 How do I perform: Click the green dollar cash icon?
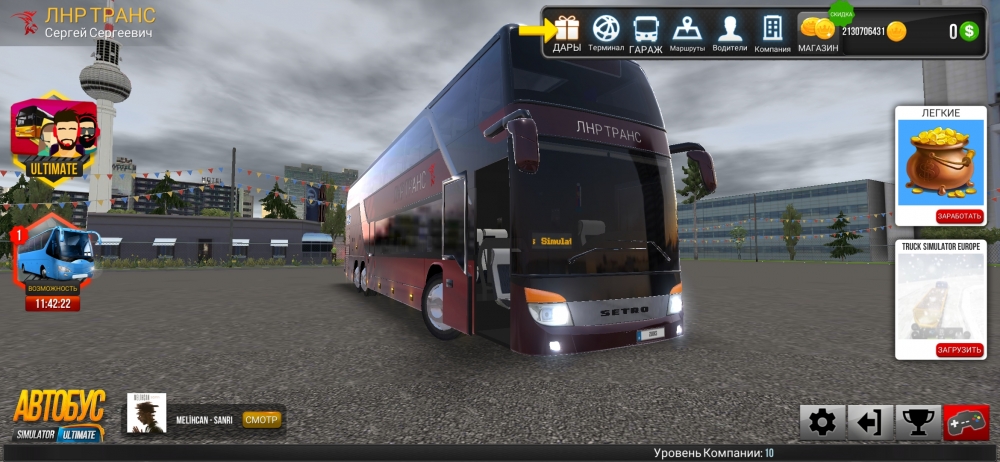coord(968,31)
